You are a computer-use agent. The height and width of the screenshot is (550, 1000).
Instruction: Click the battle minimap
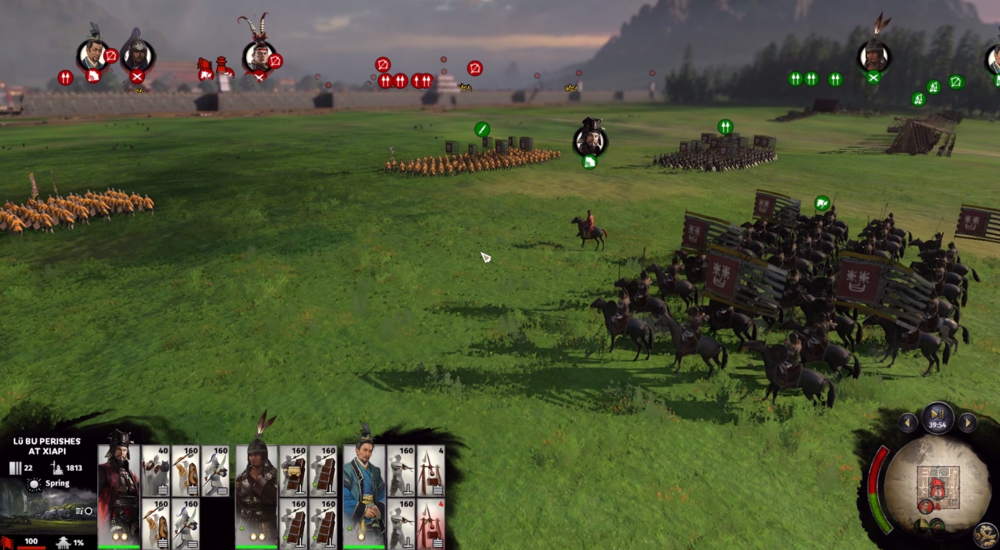(935, 484)
